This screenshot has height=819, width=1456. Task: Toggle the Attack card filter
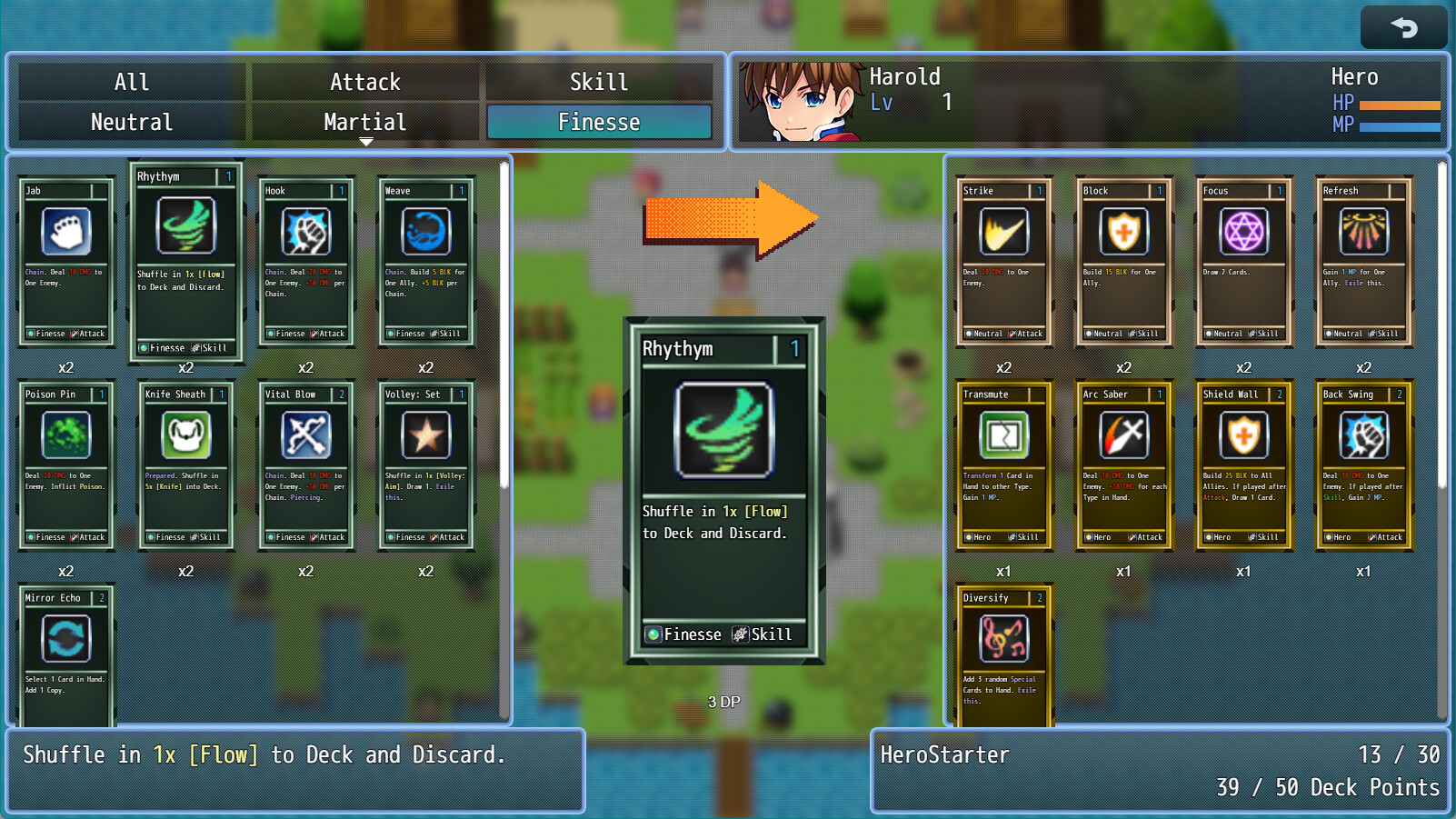pos(364,82)
